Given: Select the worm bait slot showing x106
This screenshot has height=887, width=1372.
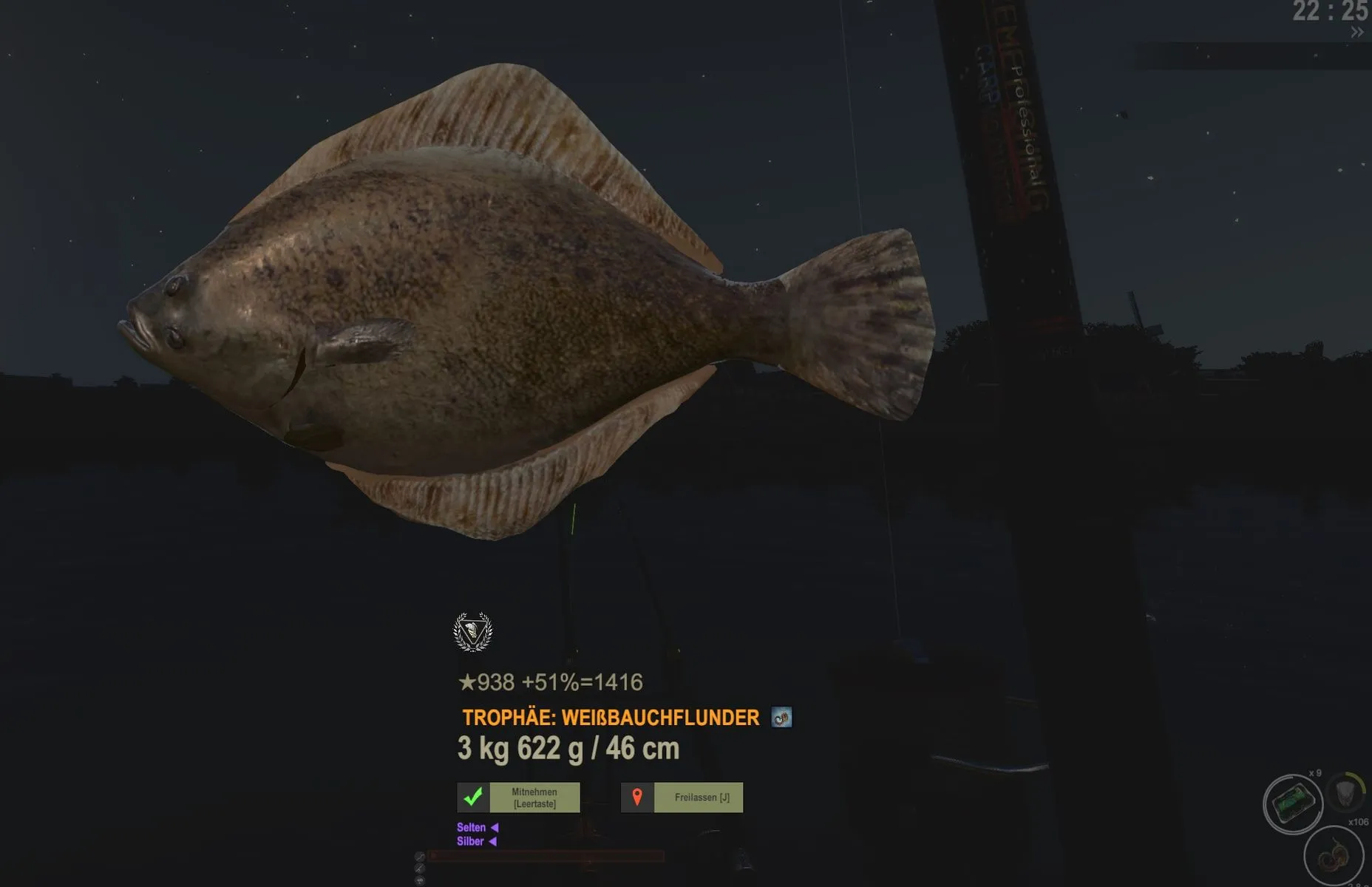Looking at the screenshot, I should pos(1333,855).
